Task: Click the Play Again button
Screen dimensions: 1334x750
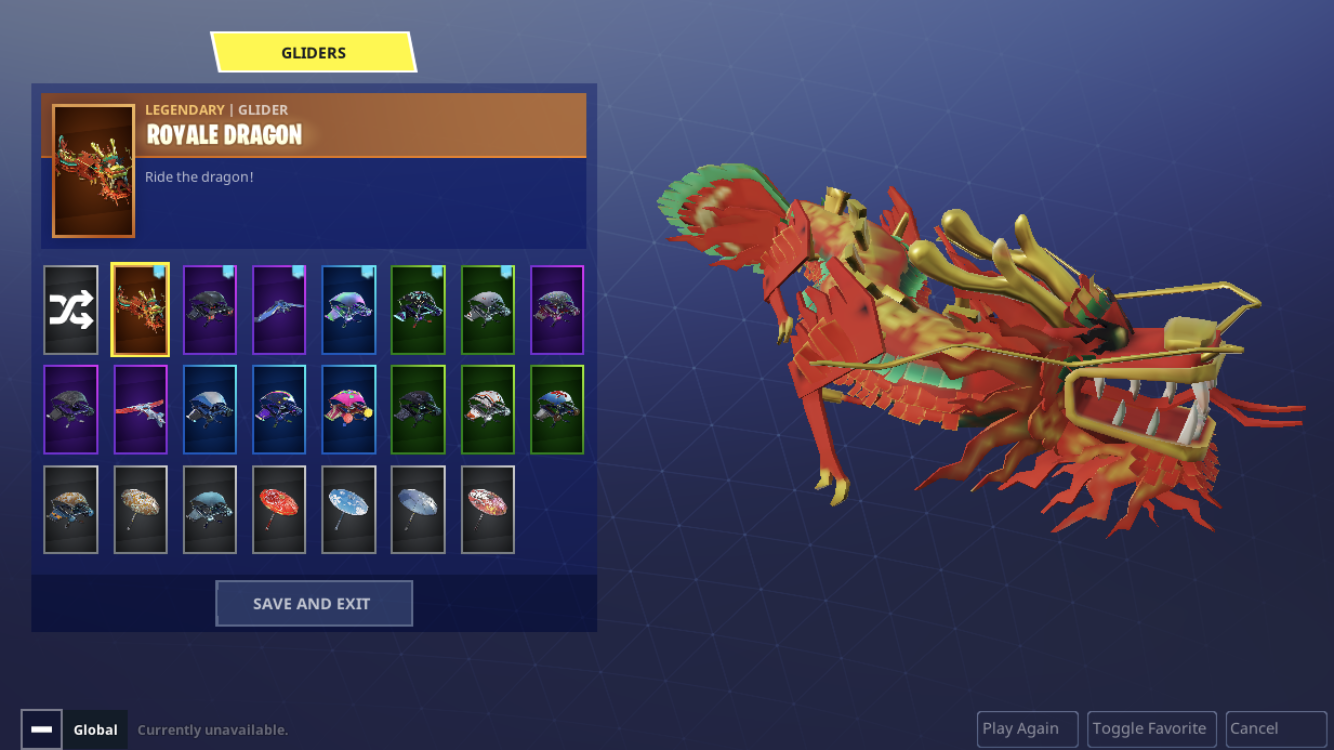Action: [x=1026, y=729]
